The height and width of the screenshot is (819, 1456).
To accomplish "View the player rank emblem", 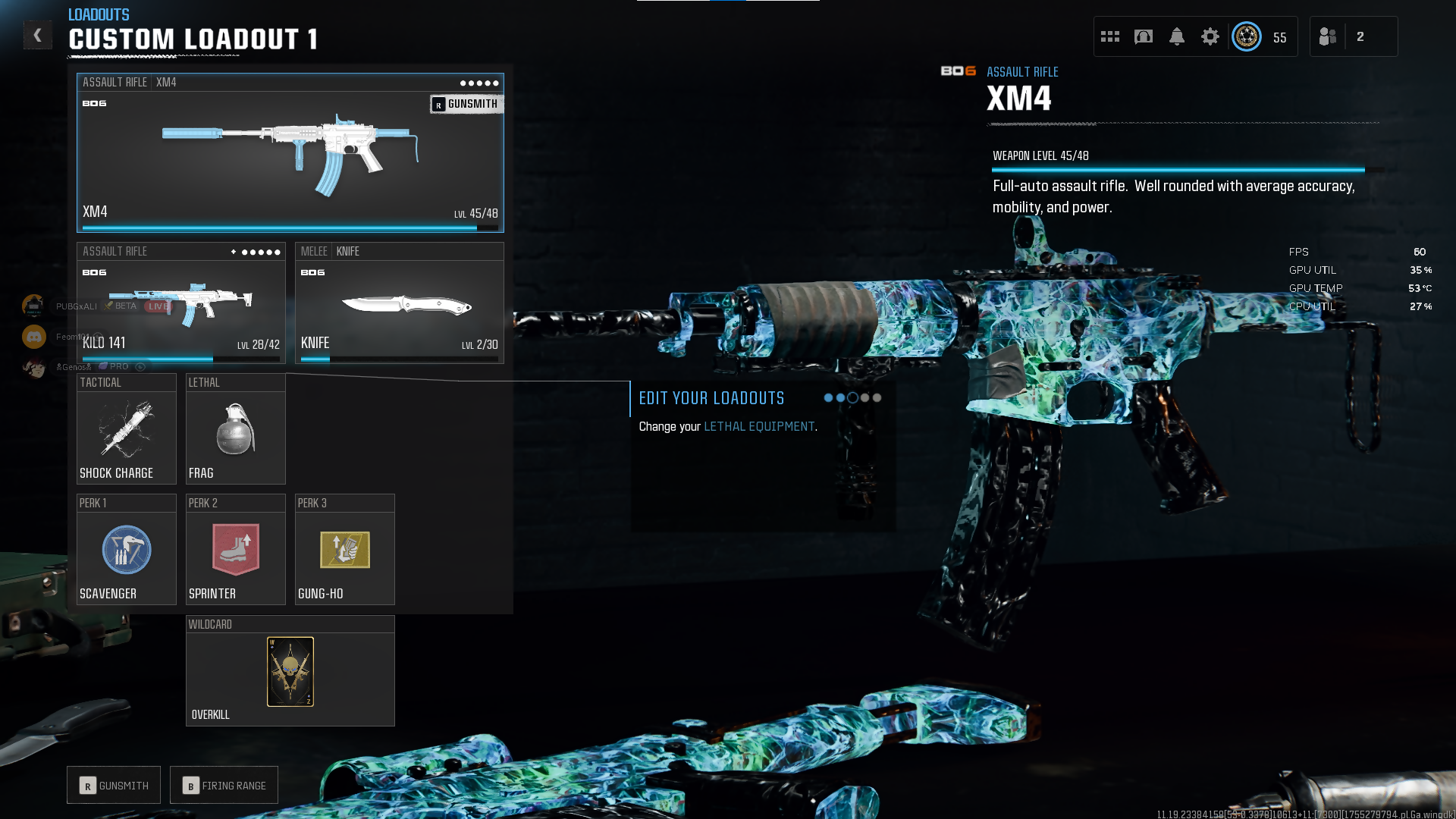I will [1247, 36].
